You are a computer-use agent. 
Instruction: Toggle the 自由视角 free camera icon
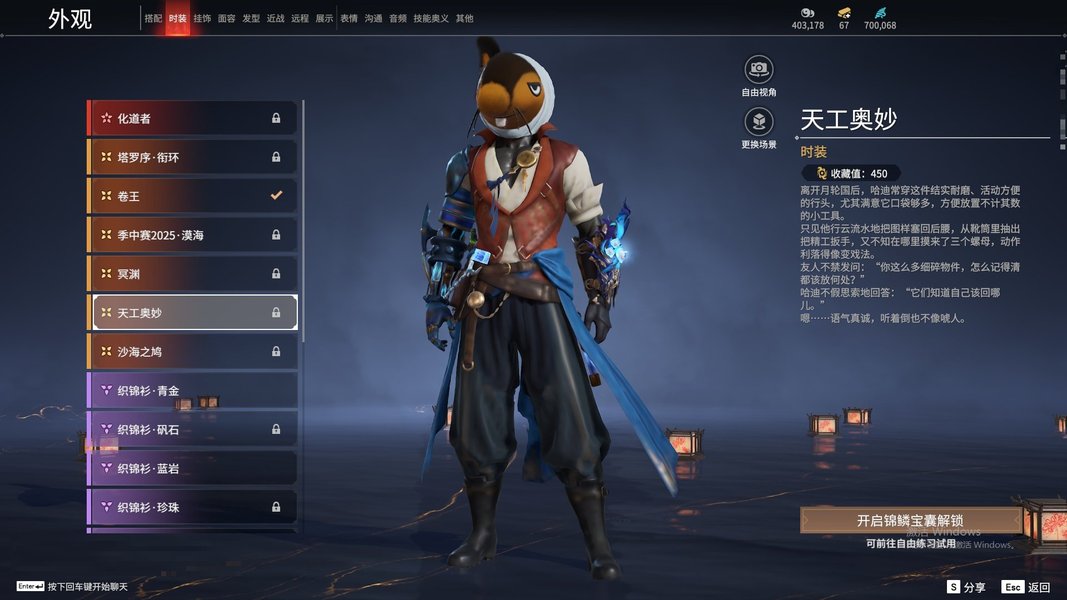(759, 69)
